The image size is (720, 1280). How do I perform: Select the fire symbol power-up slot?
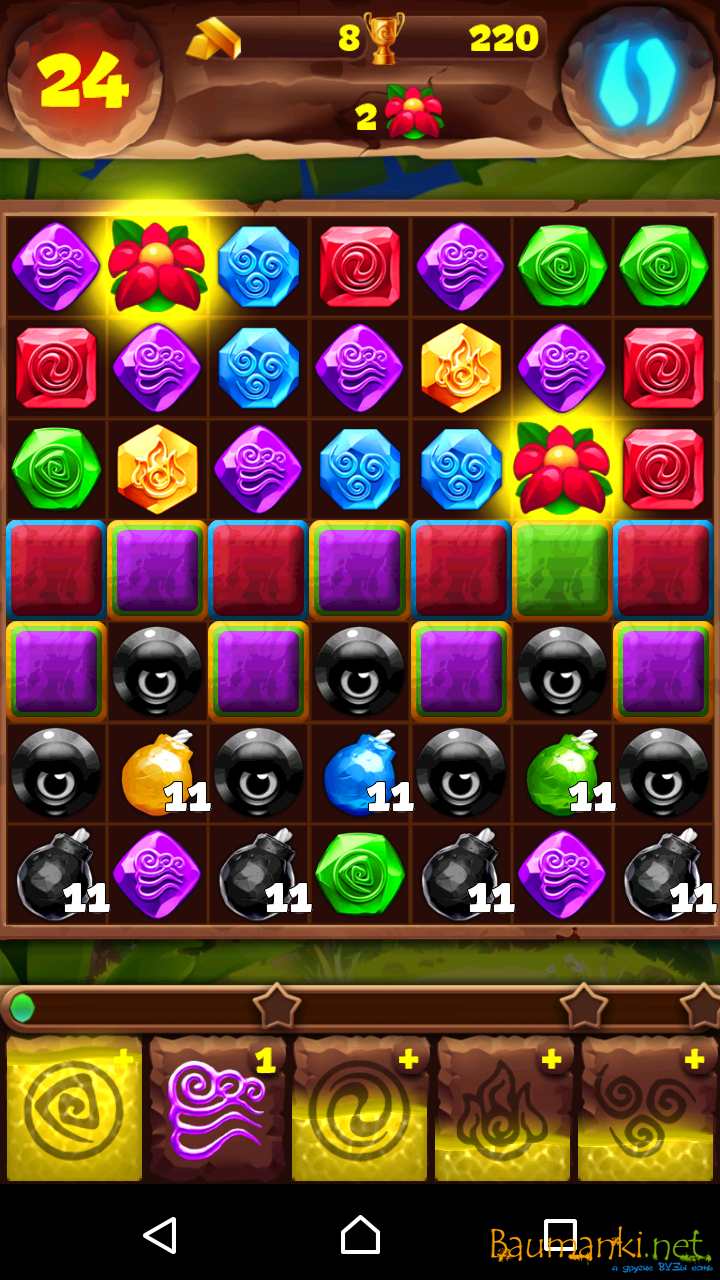coord(503,1108)
